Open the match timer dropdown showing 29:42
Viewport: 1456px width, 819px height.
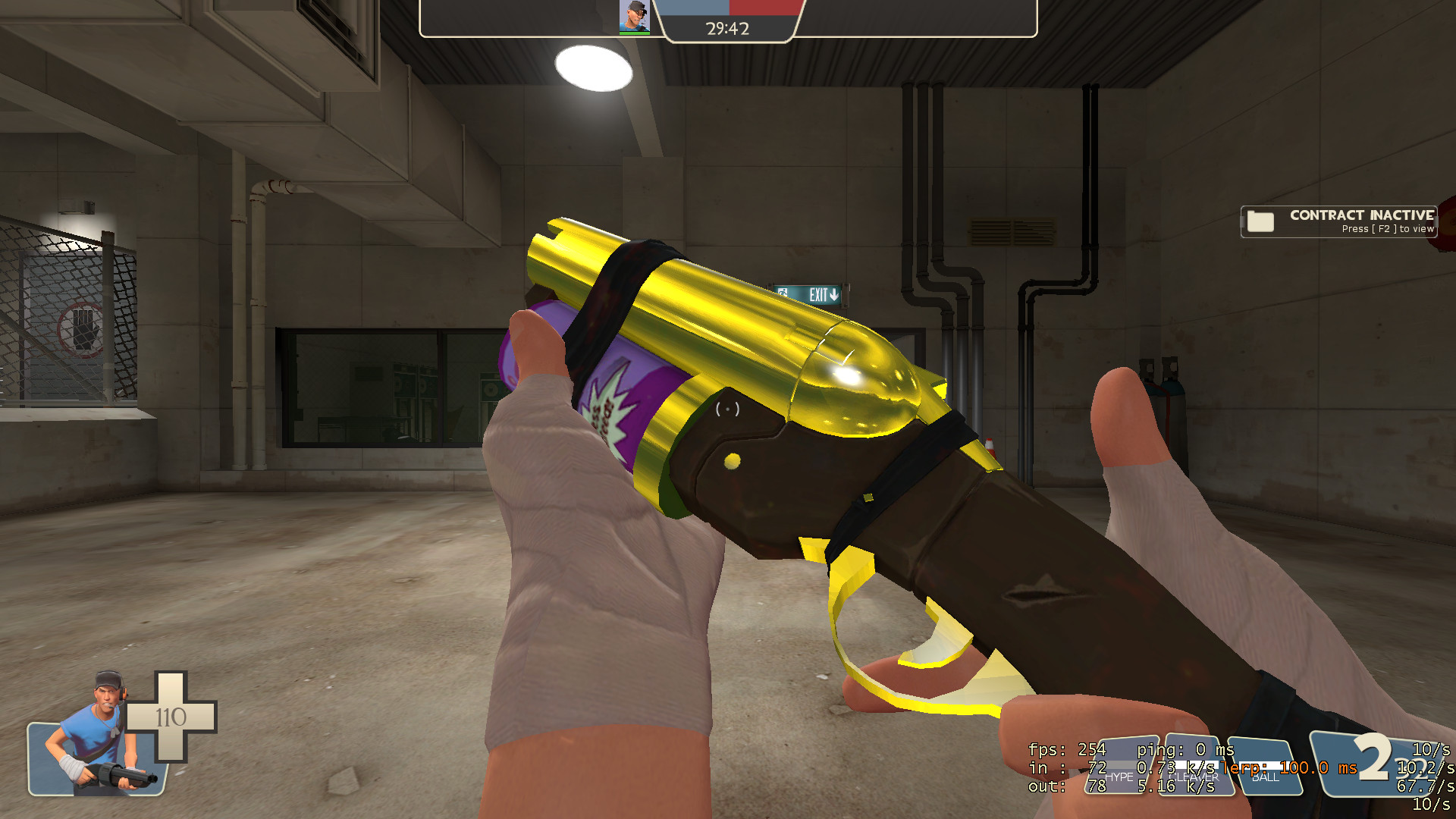[x=726, y=30]
